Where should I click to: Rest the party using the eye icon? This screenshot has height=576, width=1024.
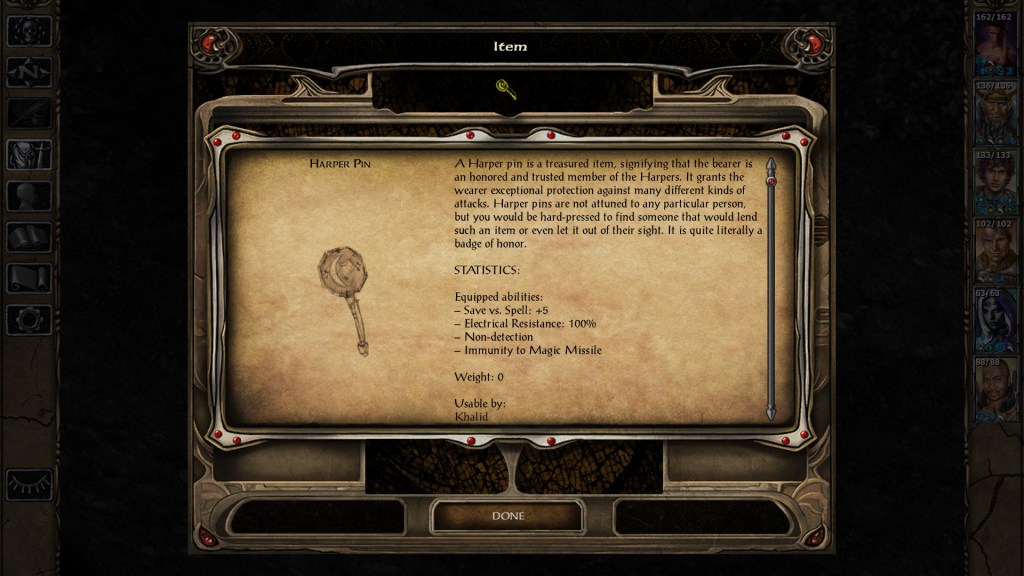[29, 484]
